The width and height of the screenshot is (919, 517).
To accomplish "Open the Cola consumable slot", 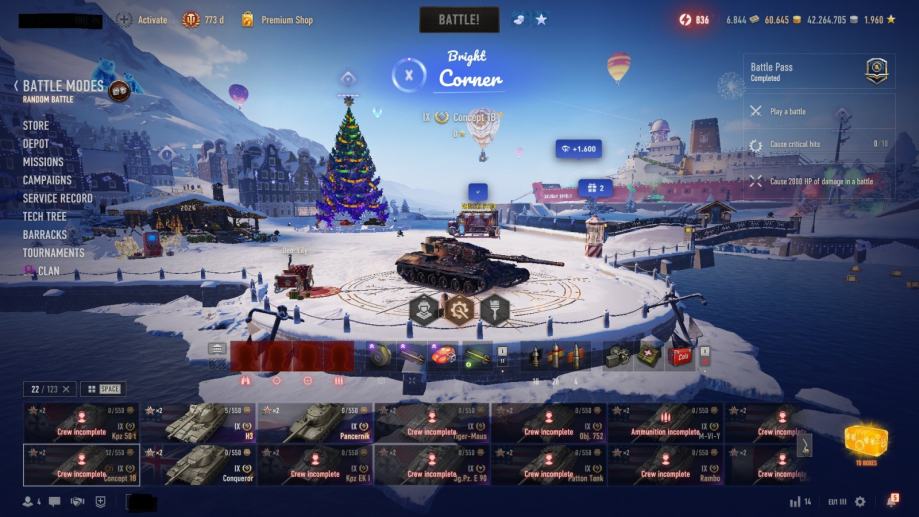I will [x=681, y=355].
